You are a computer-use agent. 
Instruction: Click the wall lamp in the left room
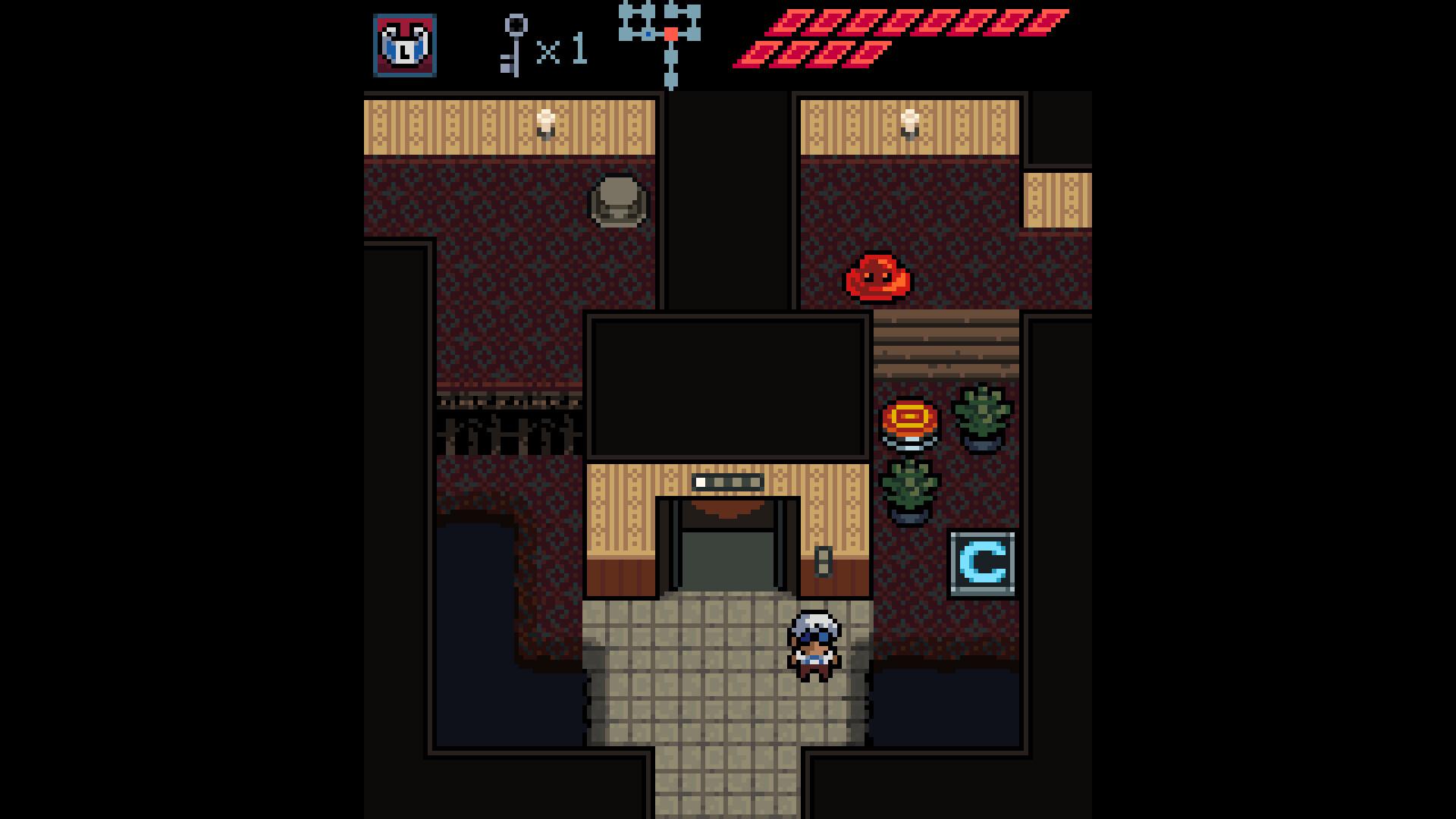coord(544,123)
